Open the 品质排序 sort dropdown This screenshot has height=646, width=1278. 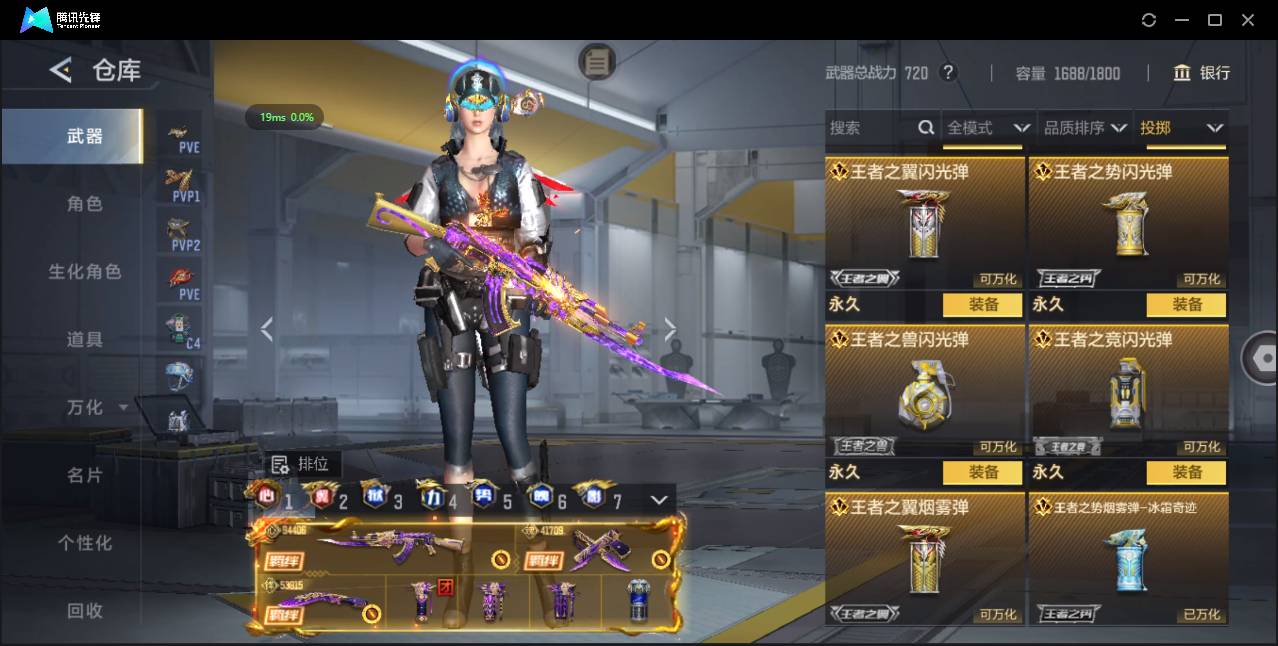1085,128
